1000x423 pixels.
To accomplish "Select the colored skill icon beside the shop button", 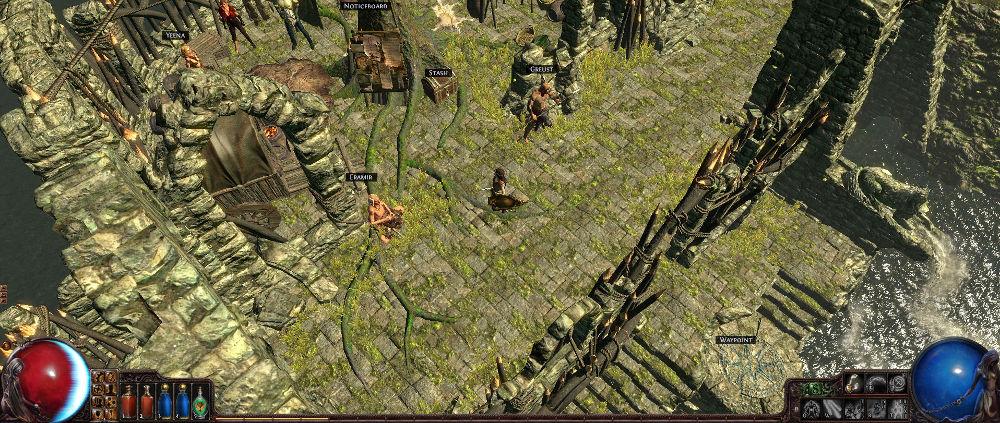I will (855, 383).
